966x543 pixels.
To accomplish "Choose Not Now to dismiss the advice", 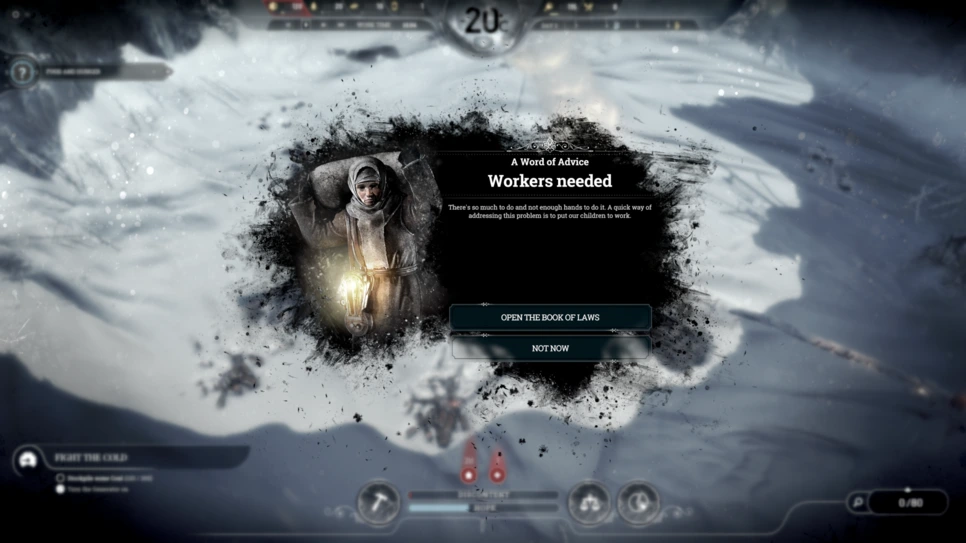I will tap(550, 348).
